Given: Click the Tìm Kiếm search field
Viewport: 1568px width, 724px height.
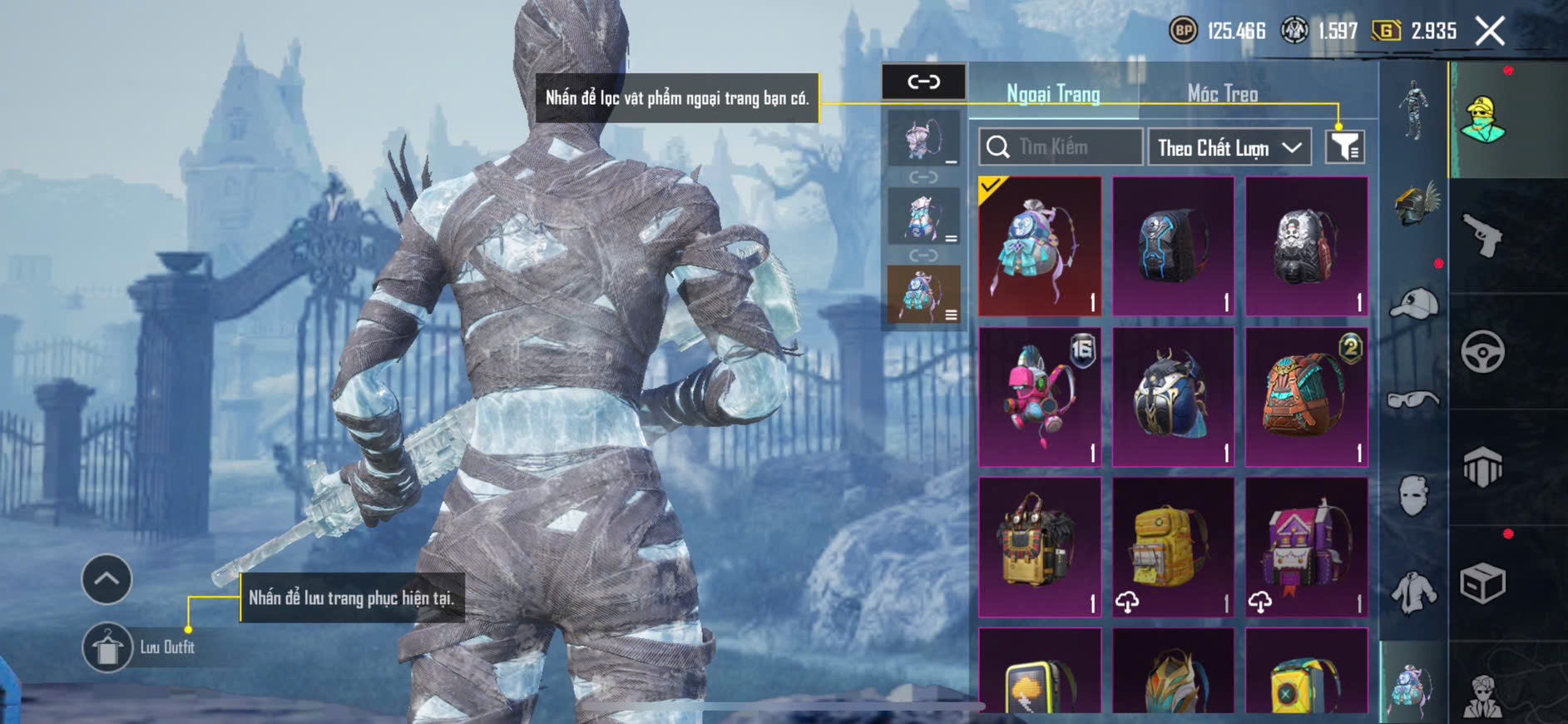Looking at the screenshot, I should point(1061,147).
